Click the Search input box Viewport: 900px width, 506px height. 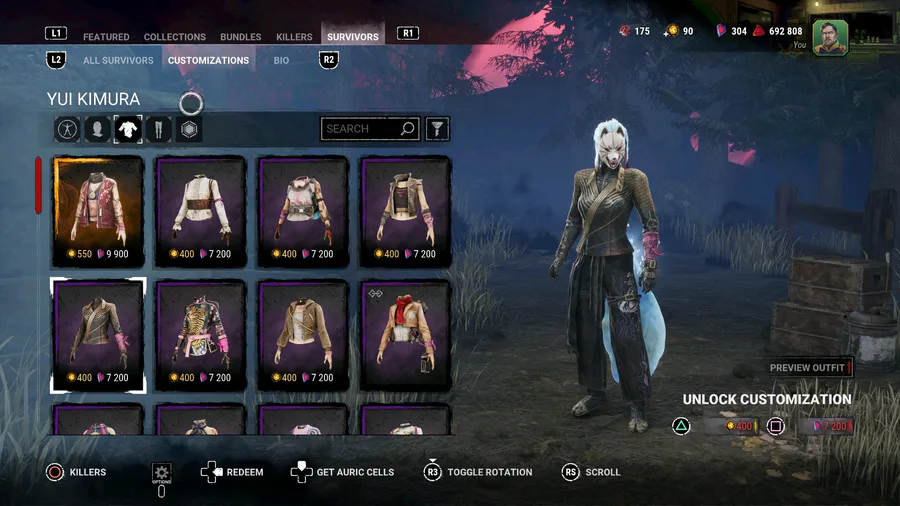[x=361, y=129]
